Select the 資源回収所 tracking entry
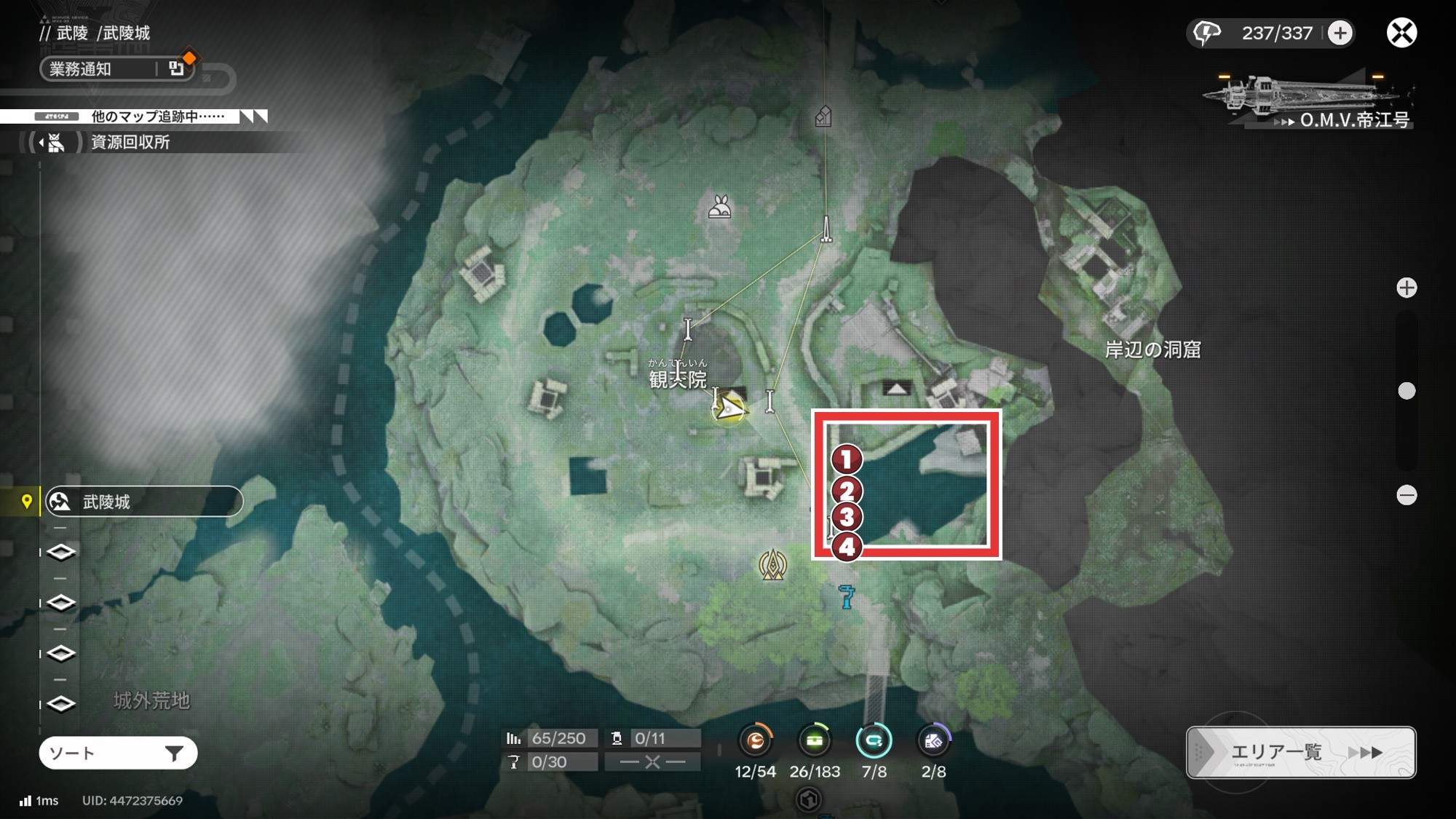 coord(130,142)
